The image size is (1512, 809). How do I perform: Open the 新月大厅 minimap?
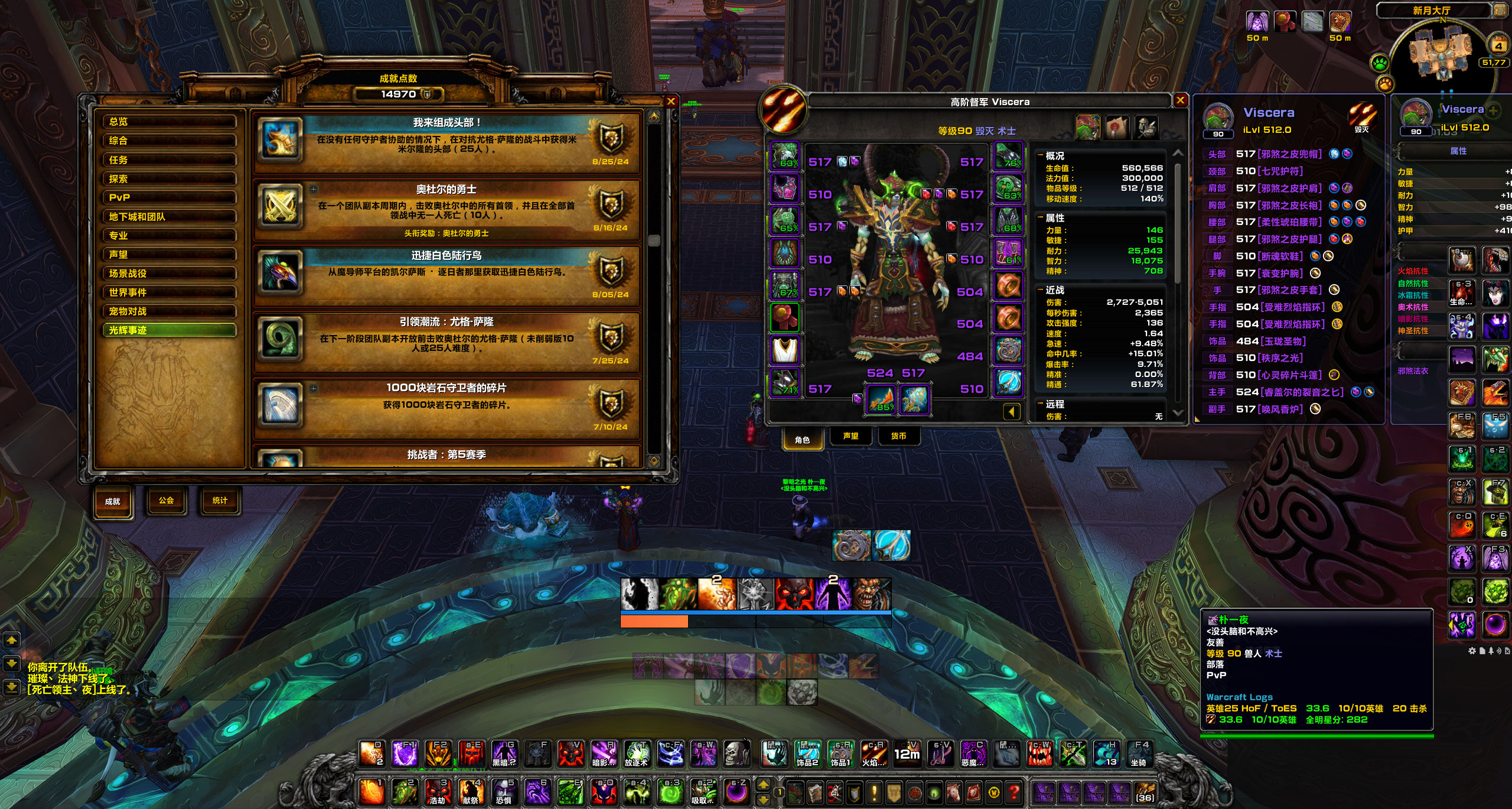point(1442,52)
